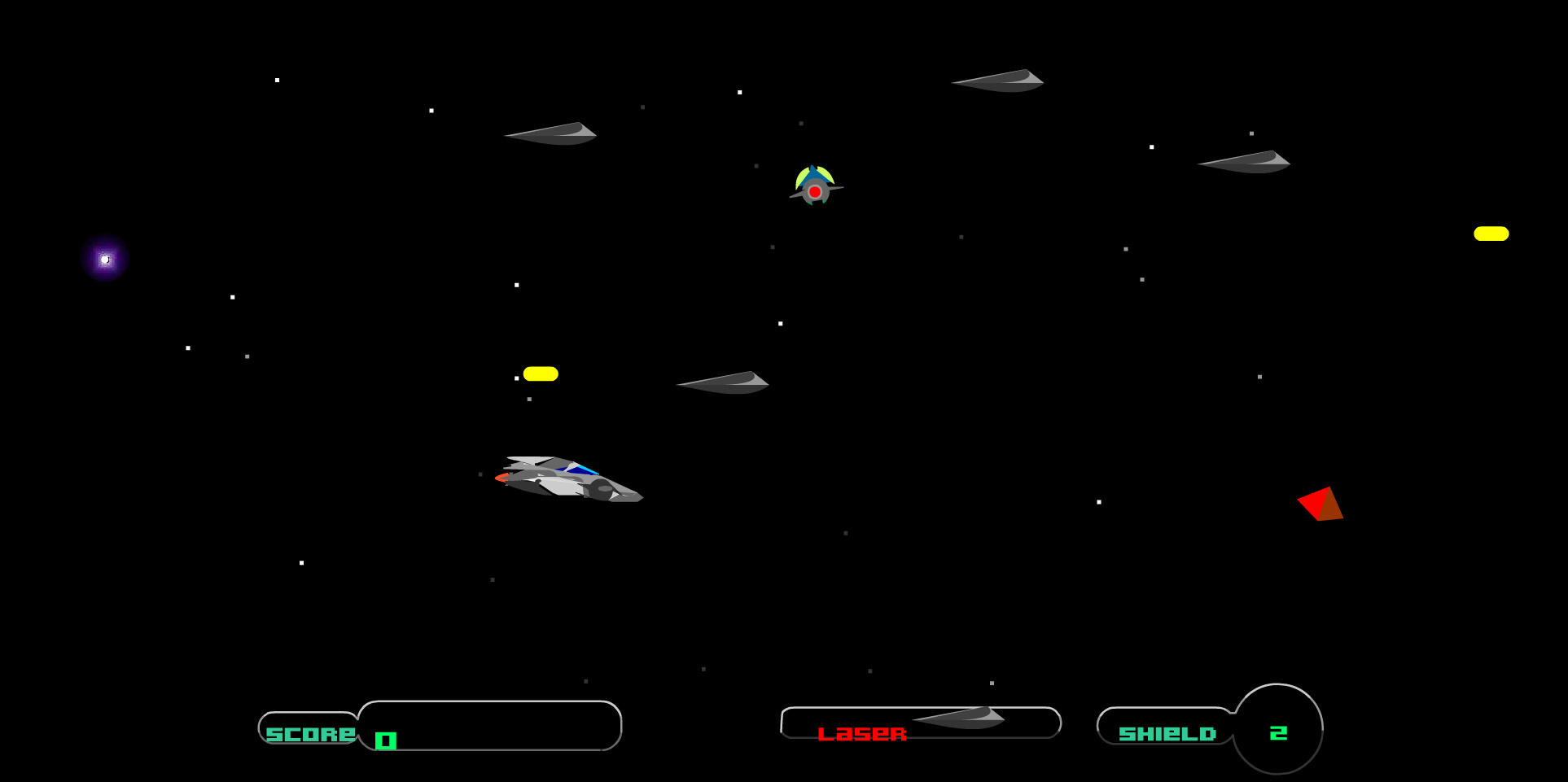Click the purple glowing power-up orb

[x=103, y=259]
